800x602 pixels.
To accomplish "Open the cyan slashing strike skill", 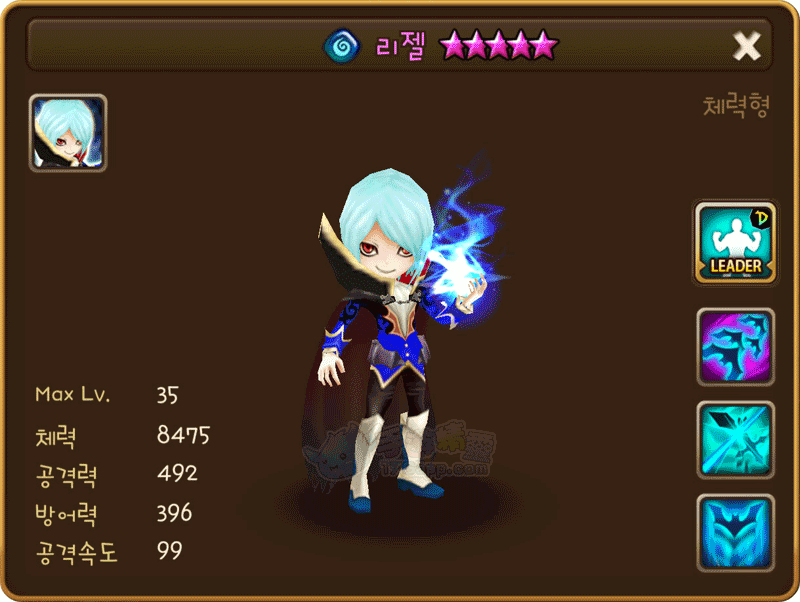I will tap(735, 440).
